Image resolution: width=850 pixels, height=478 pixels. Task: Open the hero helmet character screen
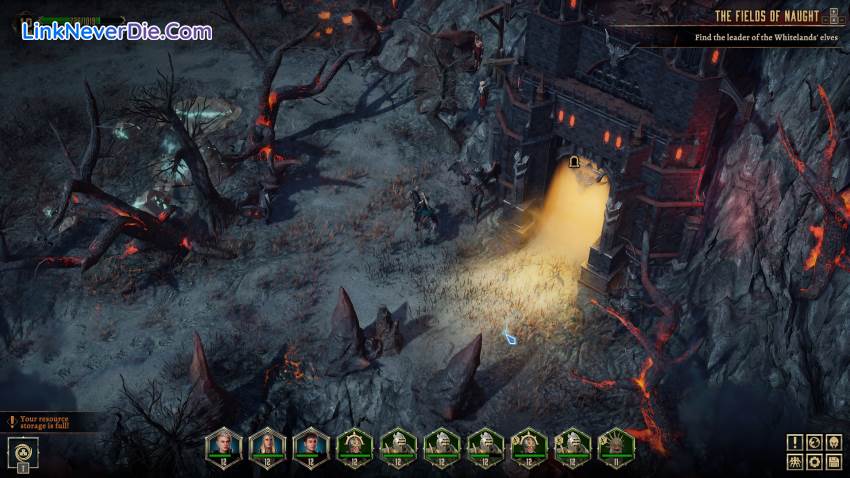click(834, 442)
